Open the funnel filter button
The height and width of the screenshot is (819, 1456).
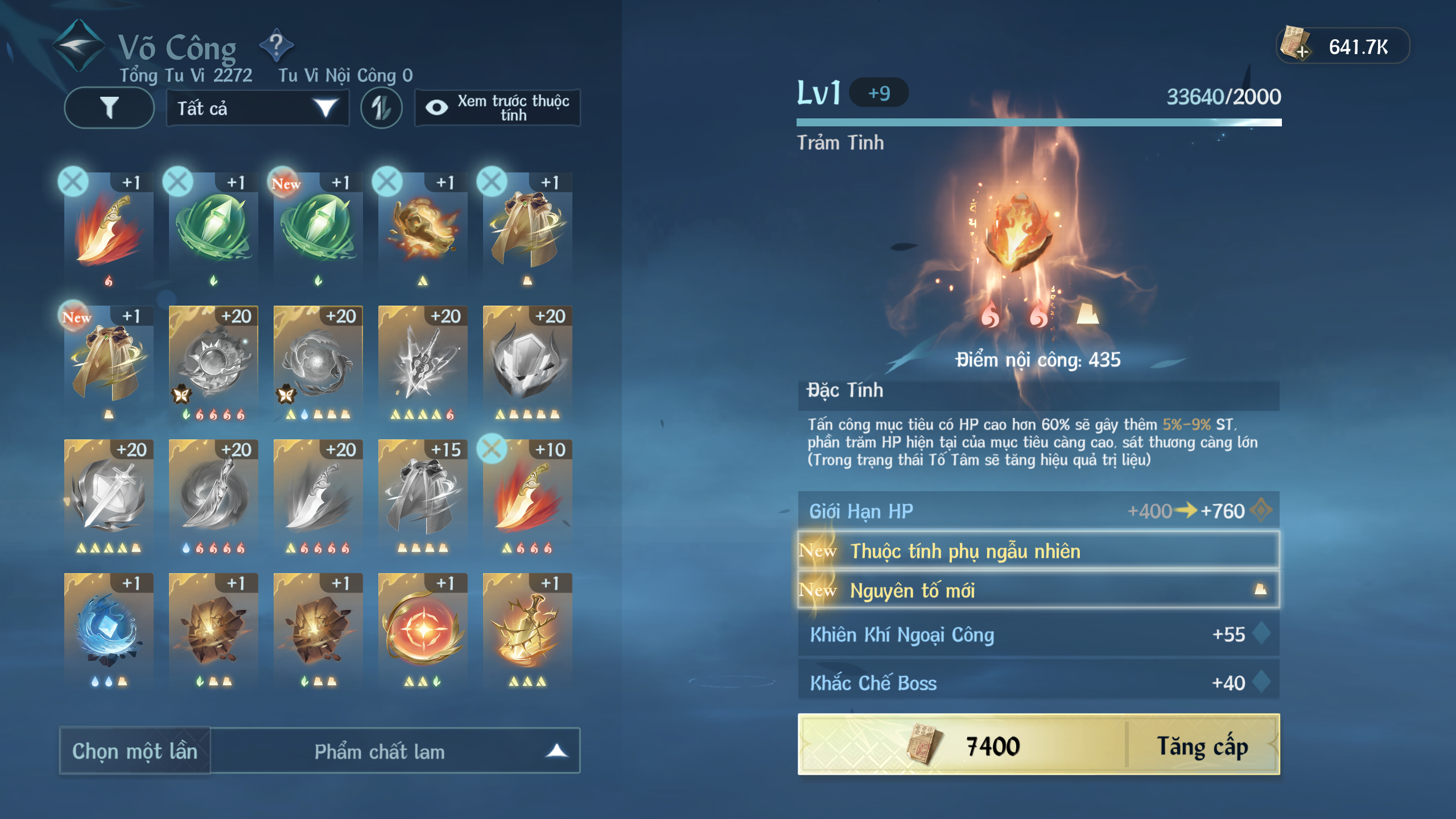[109, 108]
